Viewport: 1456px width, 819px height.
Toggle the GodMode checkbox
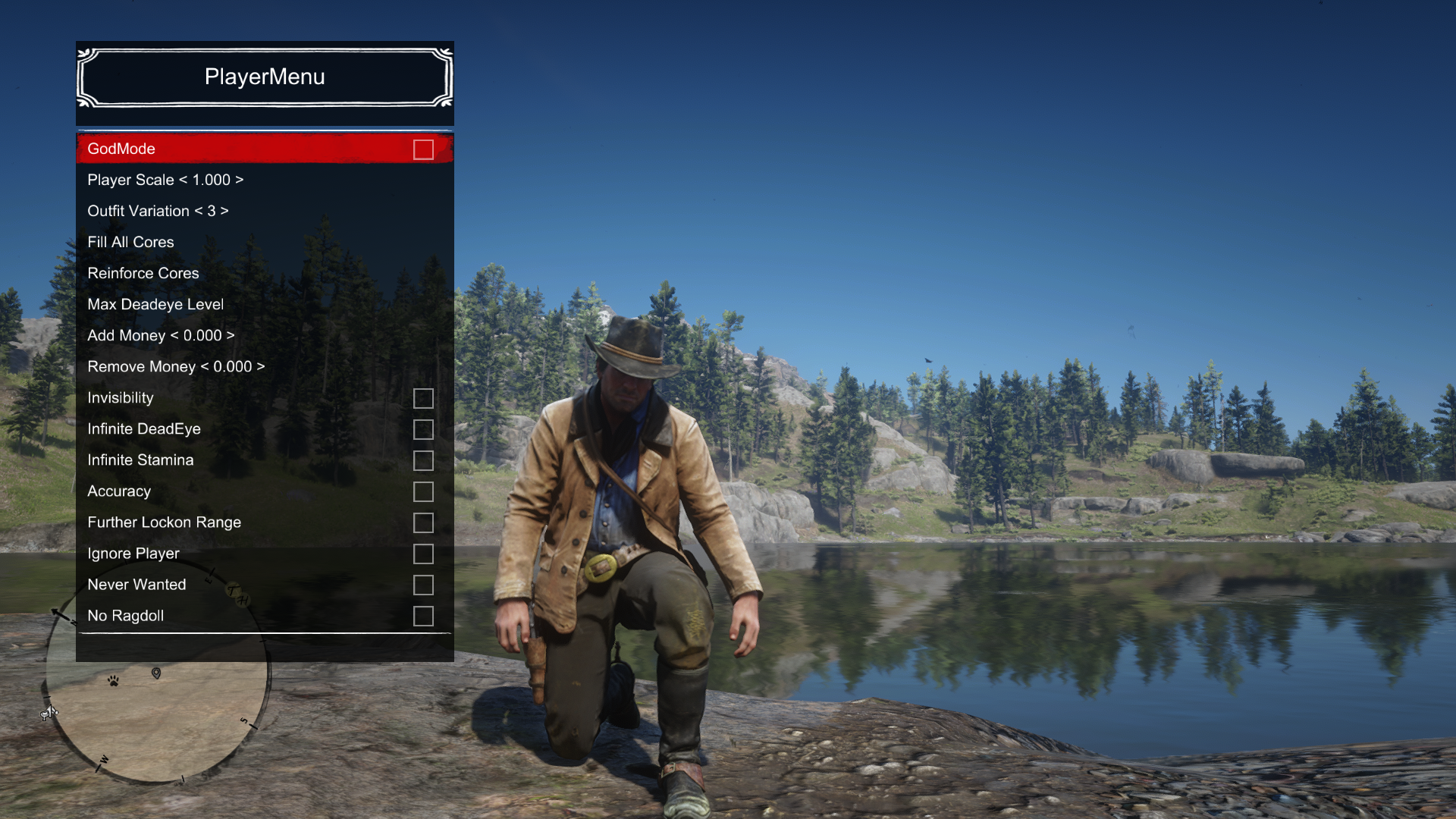(423, 149)
